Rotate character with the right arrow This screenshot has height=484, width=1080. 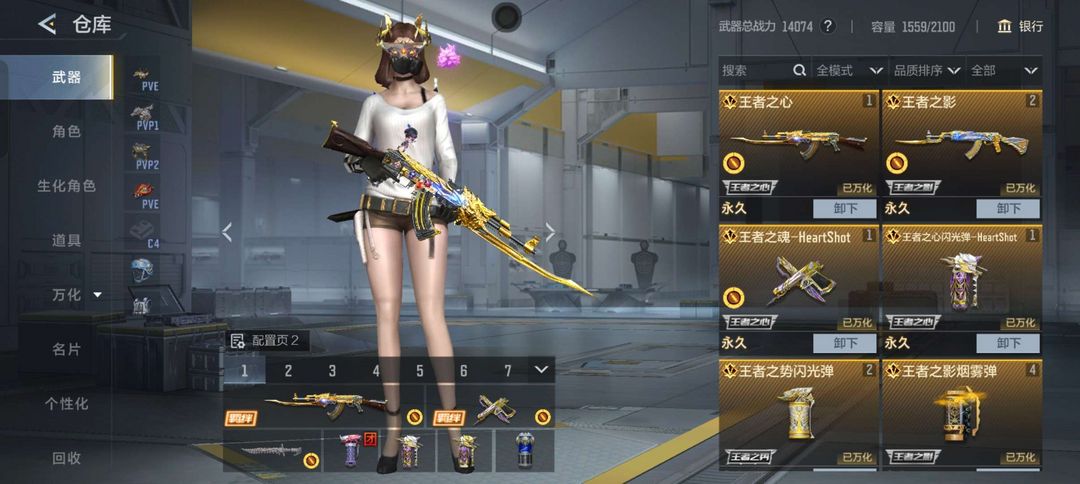(x=549, y=232)
